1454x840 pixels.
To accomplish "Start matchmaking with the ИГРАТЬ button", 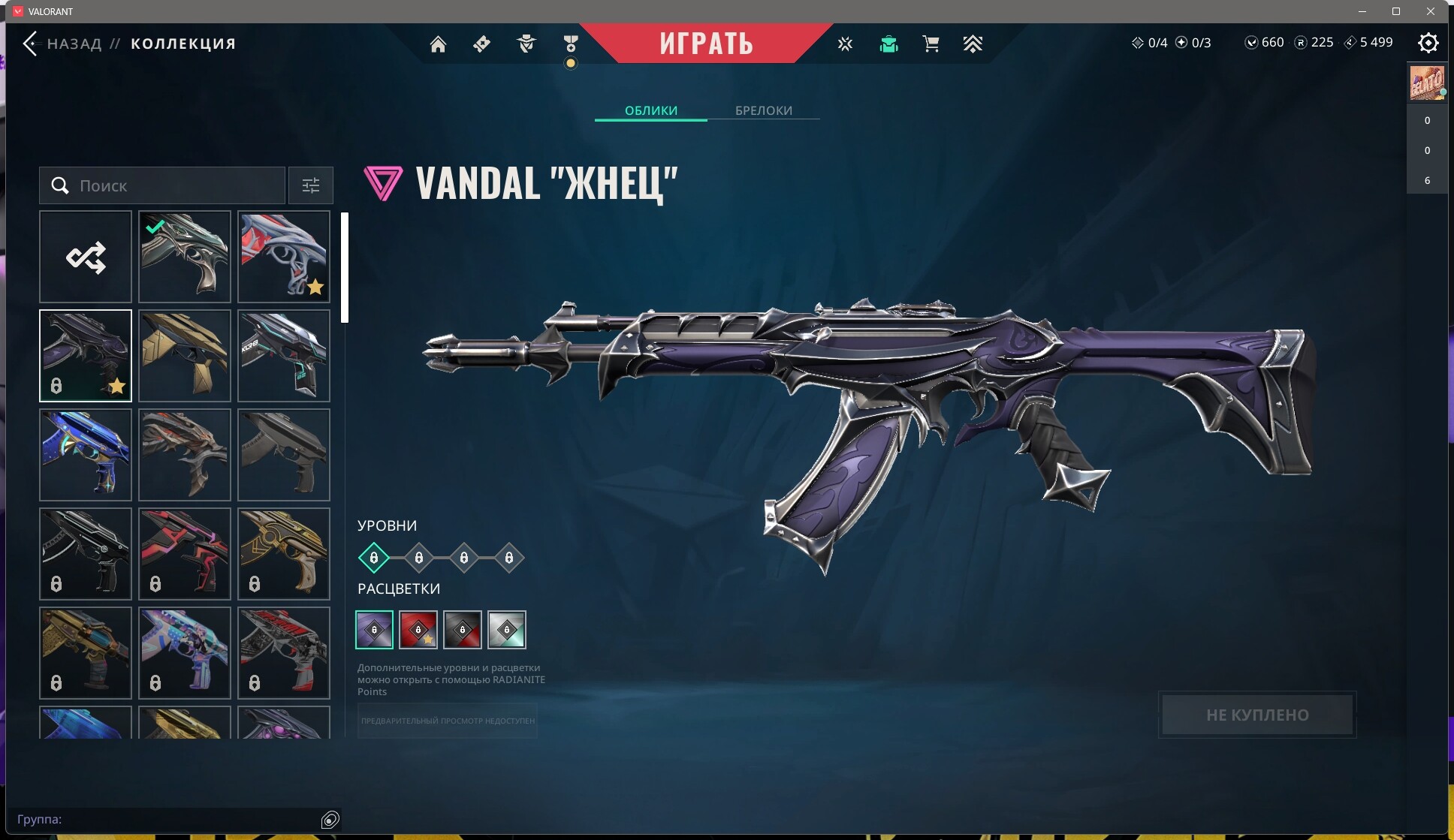I will 706,44.
